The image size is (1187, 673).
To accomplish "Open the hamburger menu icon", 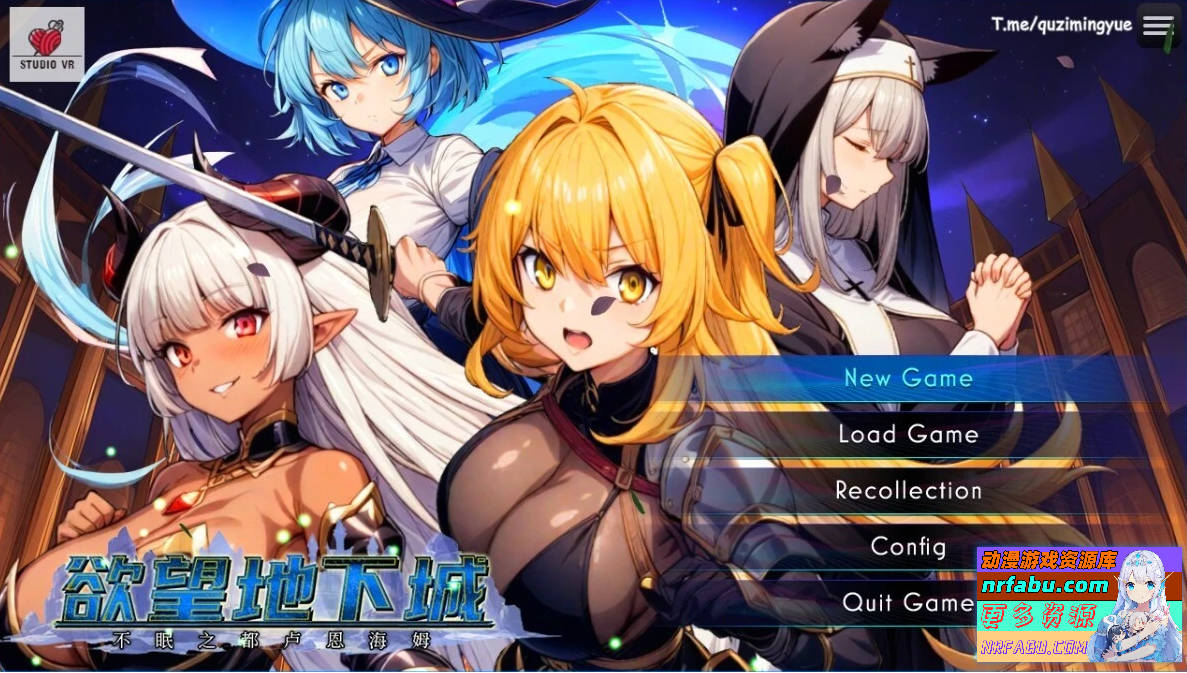I will (1158, 26).
